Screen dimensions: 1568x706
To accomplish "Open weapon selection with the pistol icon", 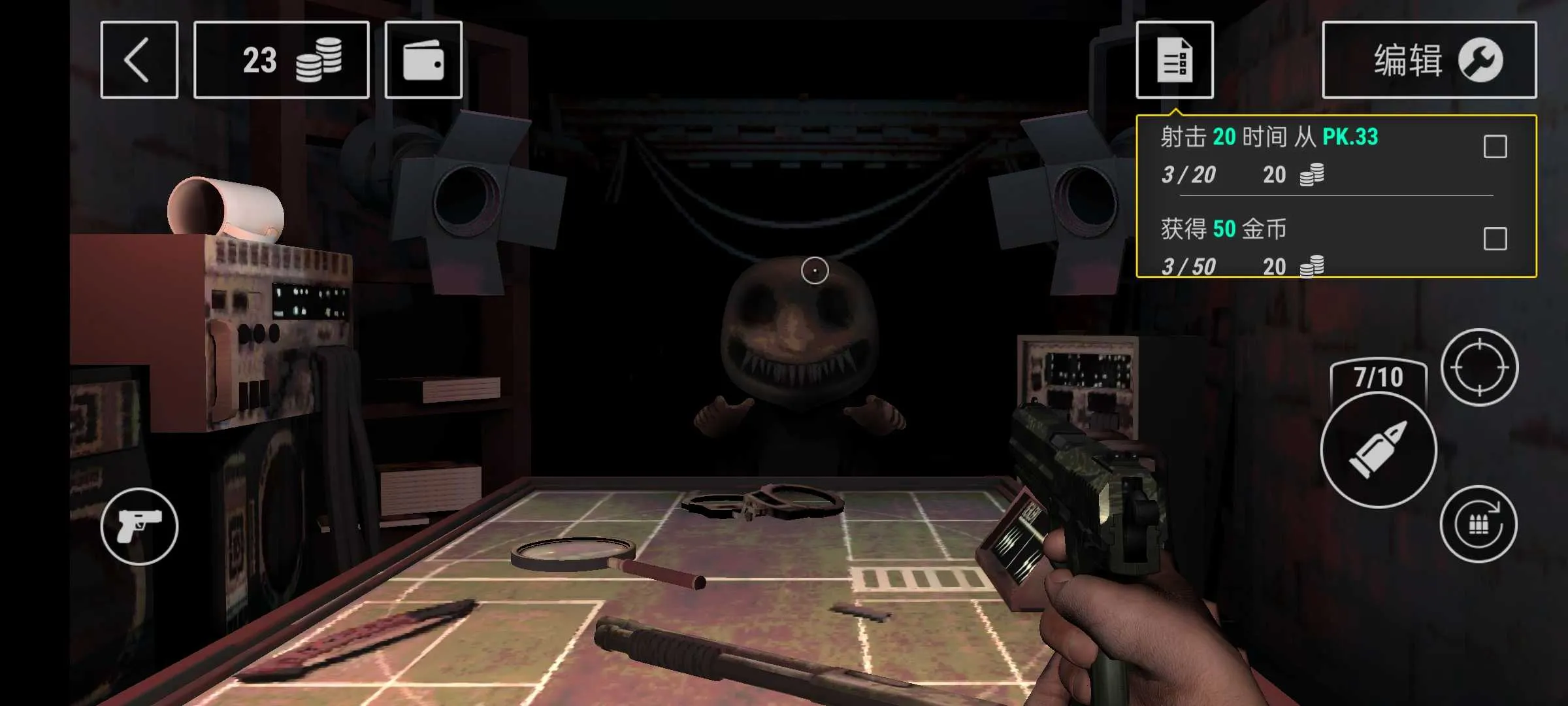I will (x=139, y=526).
